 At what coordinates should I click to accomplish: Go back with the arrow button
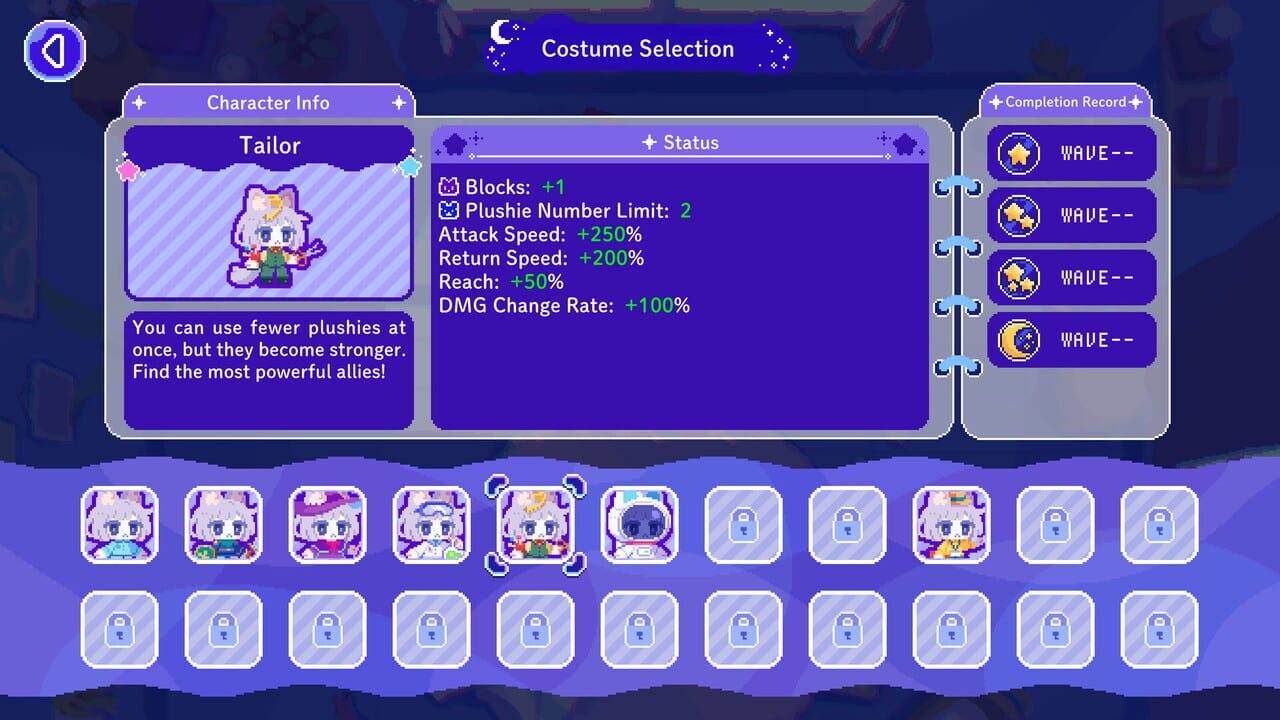point(55,50)
